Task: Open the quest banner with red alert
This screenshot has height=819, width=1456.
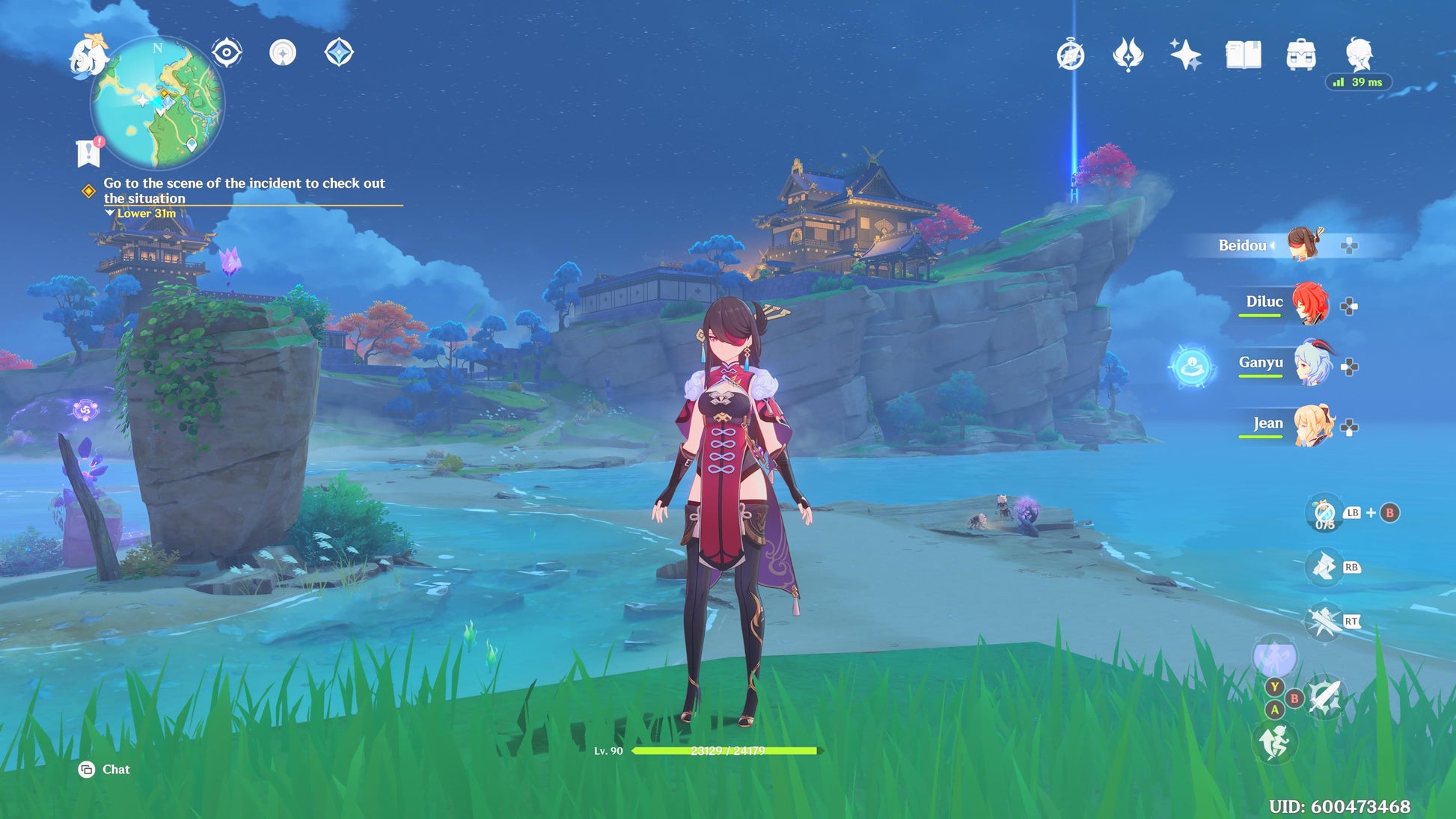Action: pyautogui.click(x=89, y=152)
